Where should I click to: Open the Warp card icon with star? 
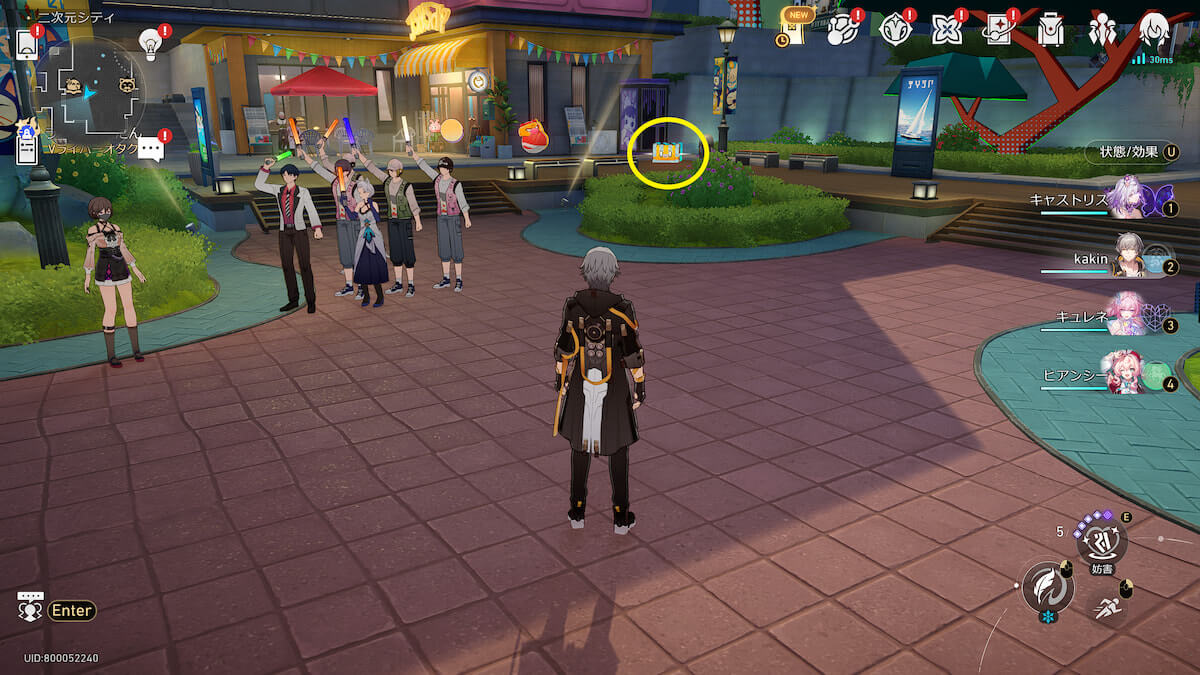[997, 30]
